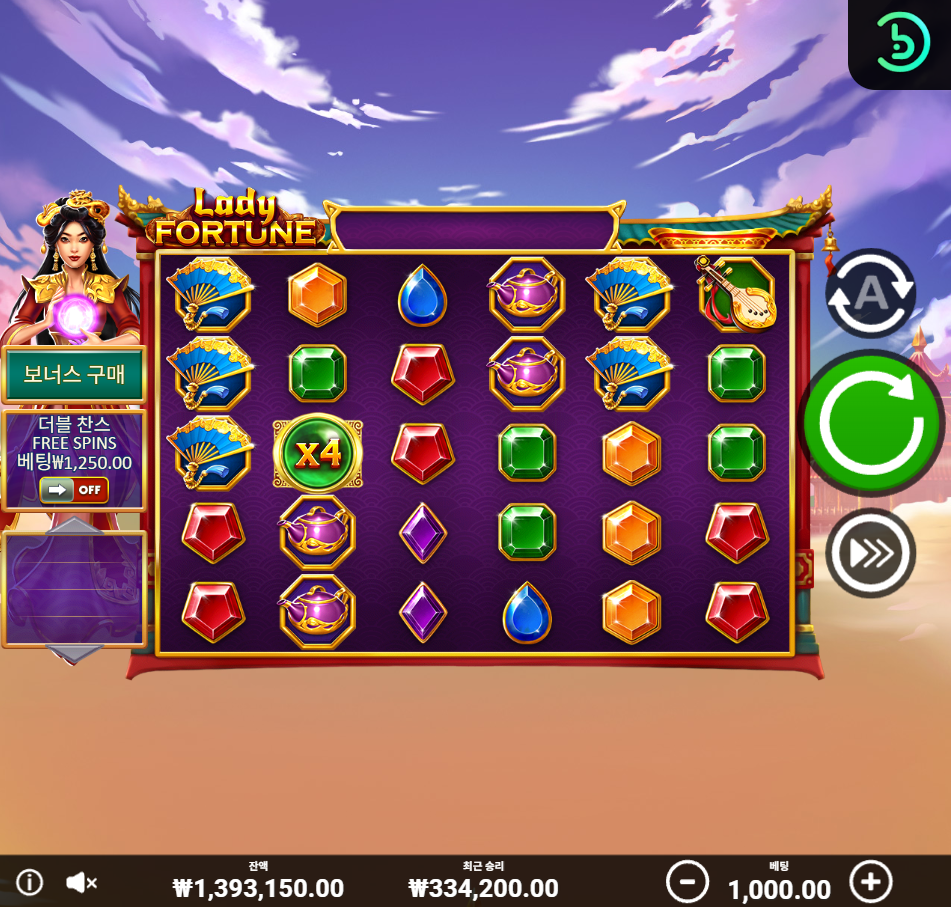Click the green b logo overlay
Screen dimensions: 951x907
[x=903, y=42]
